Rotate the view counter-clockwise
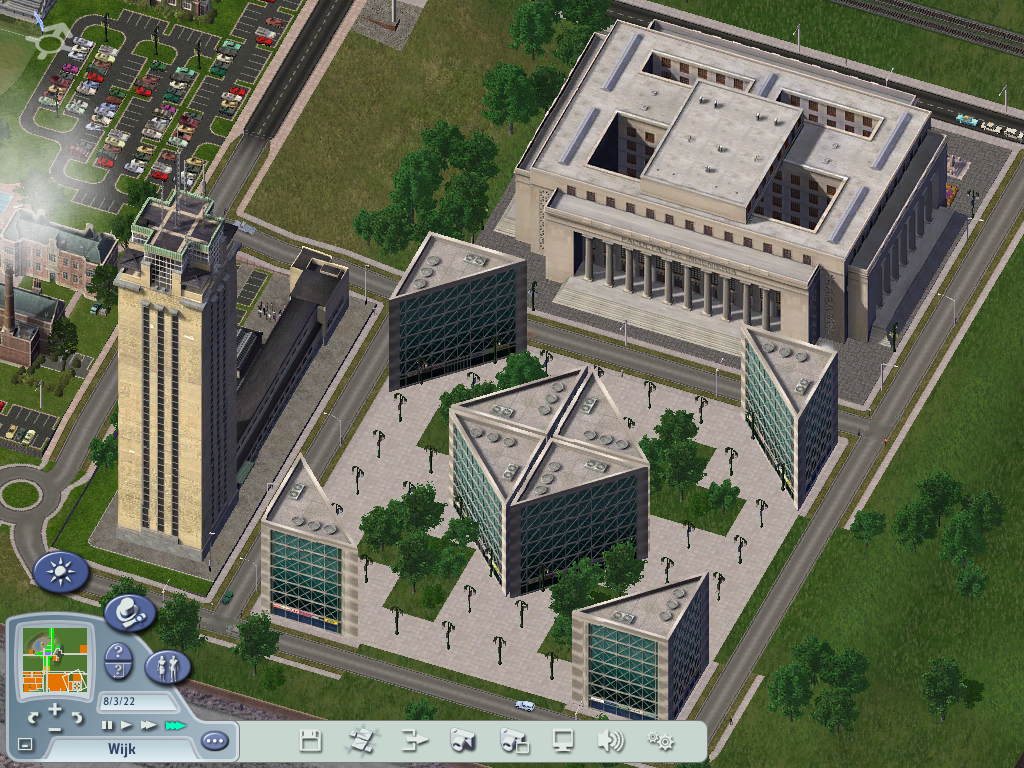 33,717
